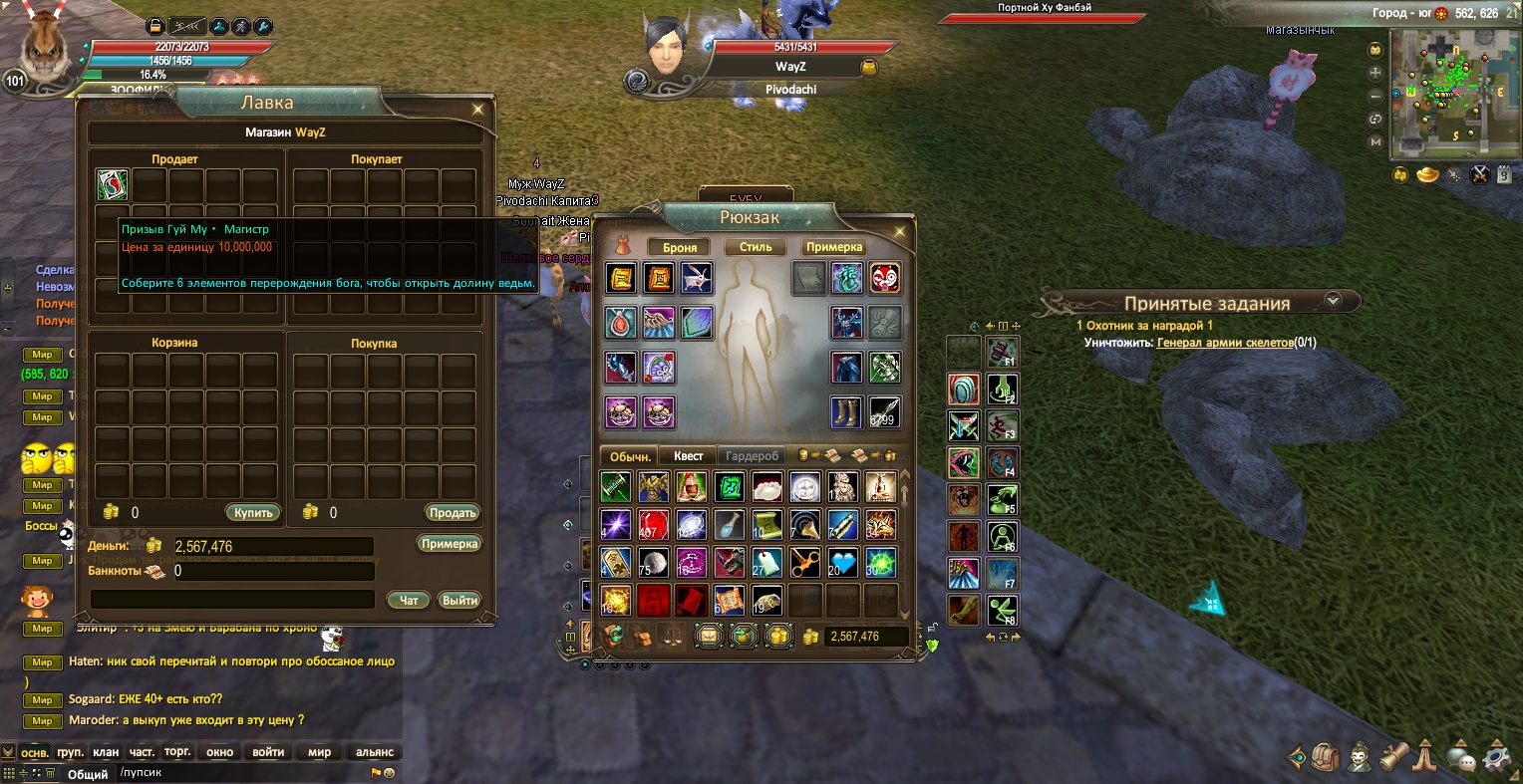Open the Примерка tab in the backpack
1523x784 pixels.
click(834, 247)
